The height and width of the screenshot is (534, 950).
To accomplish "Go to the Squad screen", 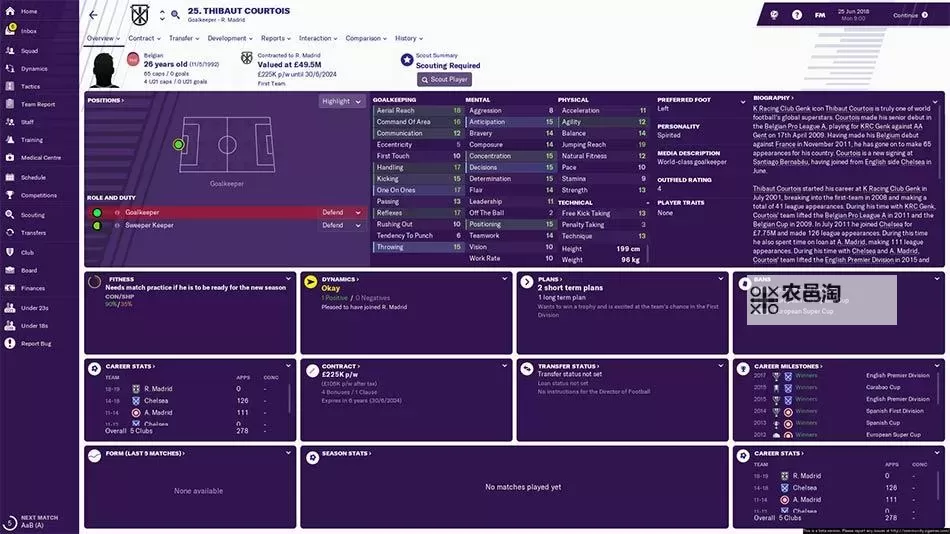I will coord(29,50).
